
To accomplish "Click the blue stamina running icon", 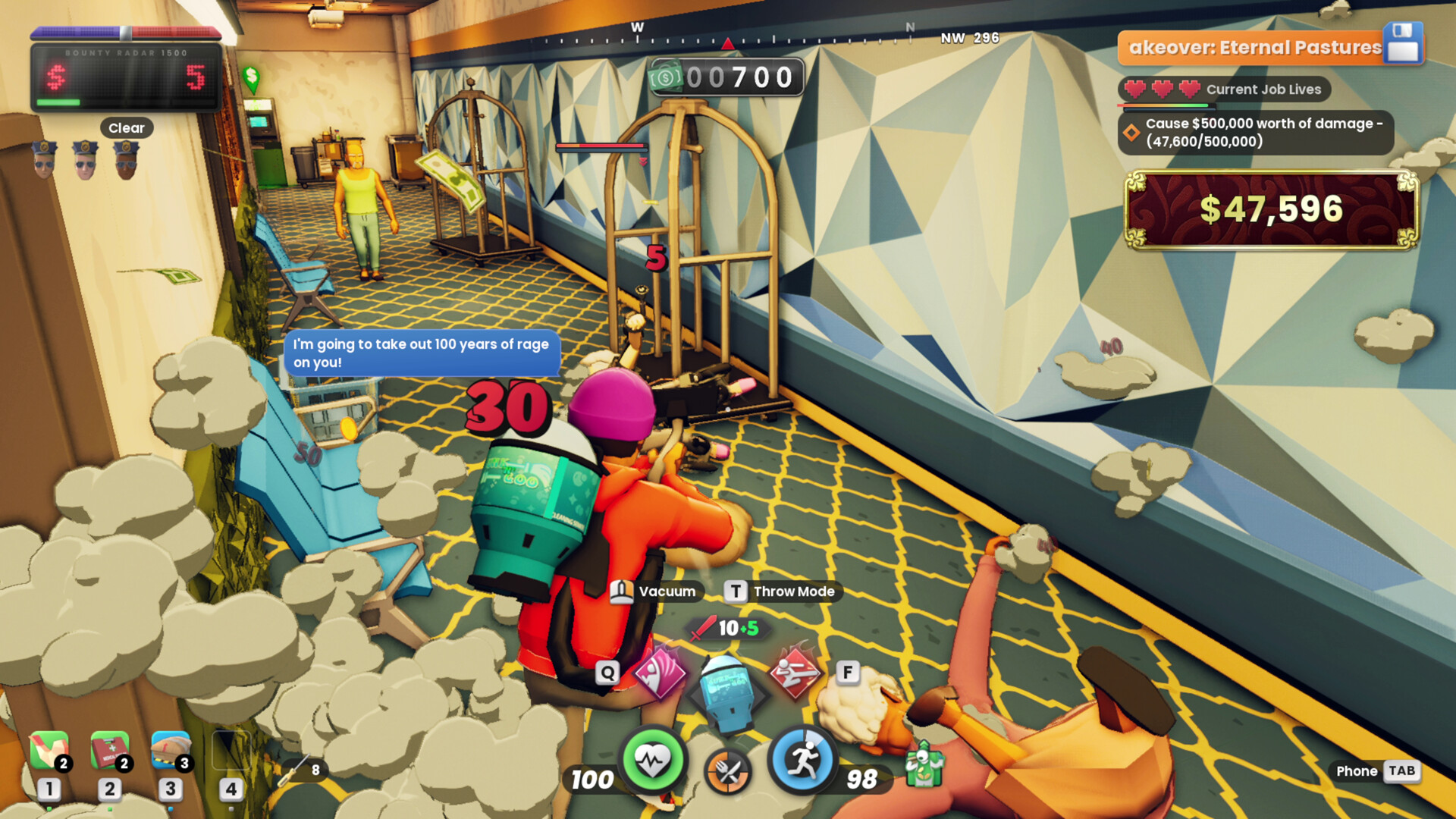I will pos(804,758).
